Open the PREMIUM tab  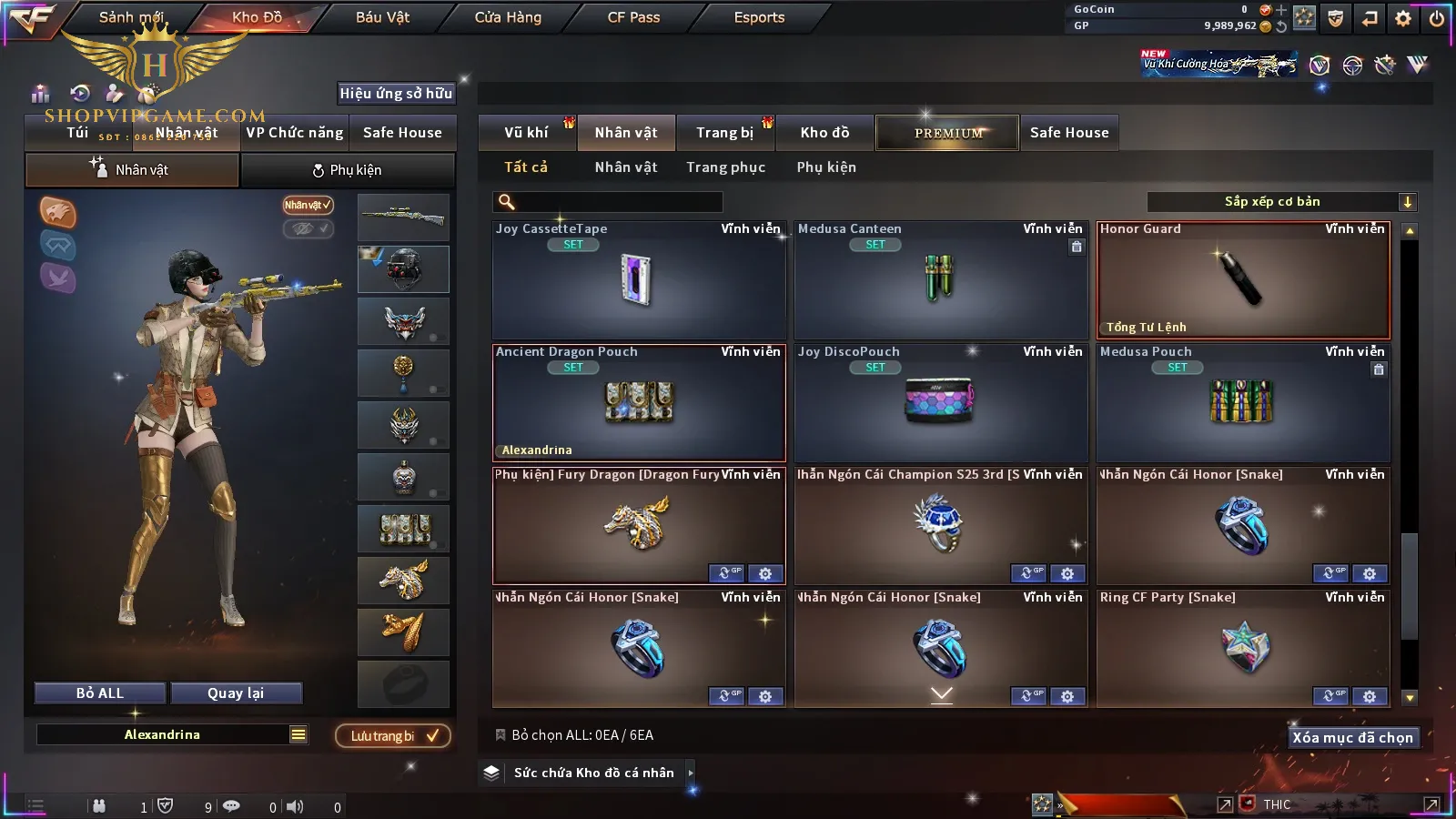(x=948, y=133)
